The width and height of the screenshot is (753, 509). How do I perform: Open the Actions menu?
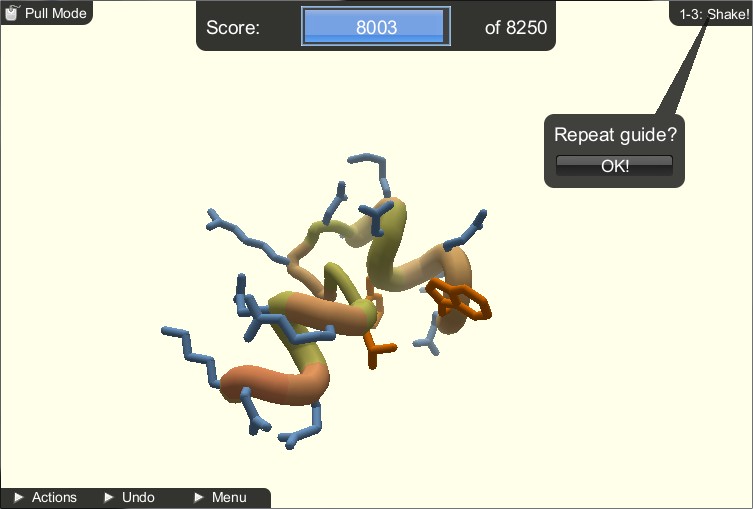(x=46, y=497)
